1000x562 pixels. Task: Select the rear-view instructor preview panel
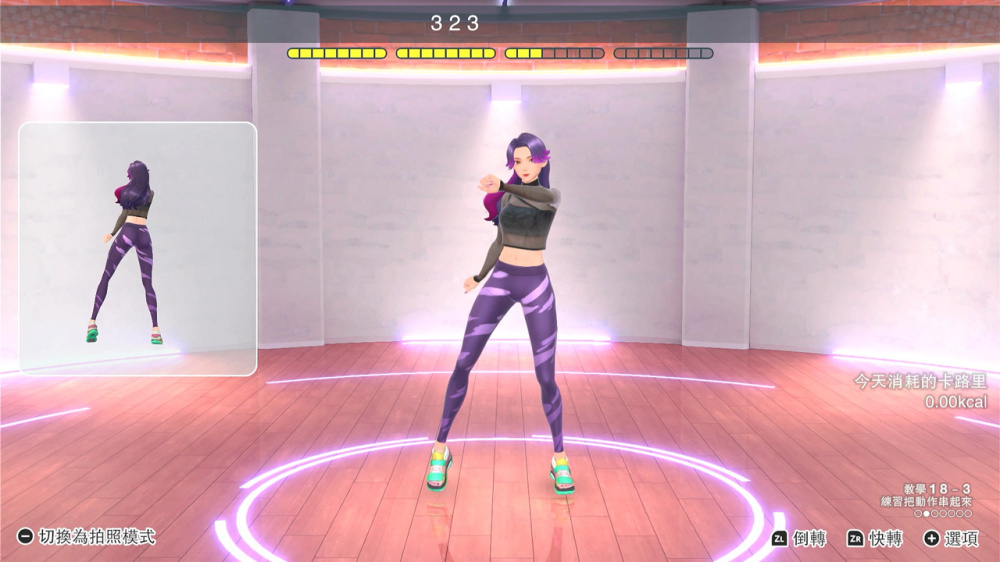click(138, 249)
